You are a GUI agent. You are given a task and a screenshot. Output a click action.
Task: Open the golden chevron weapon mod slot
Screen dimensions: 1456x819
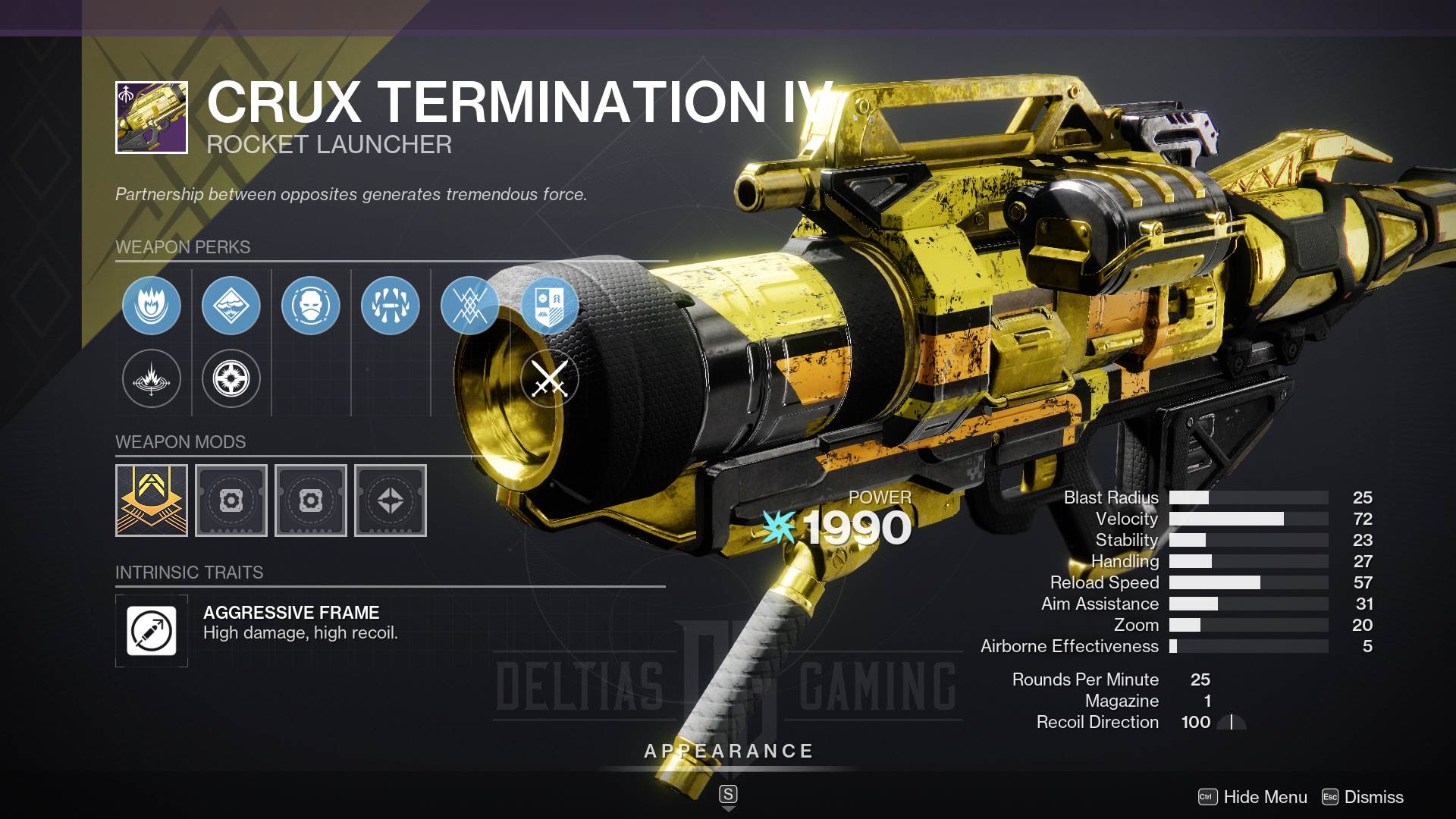[x=152, y=500]
